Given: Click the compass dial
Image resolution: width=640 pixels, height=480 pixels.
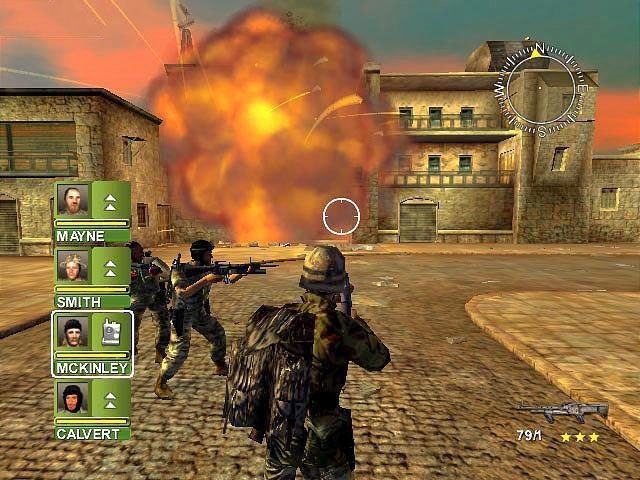Looking at the screenshot, I should coord(541,87).
